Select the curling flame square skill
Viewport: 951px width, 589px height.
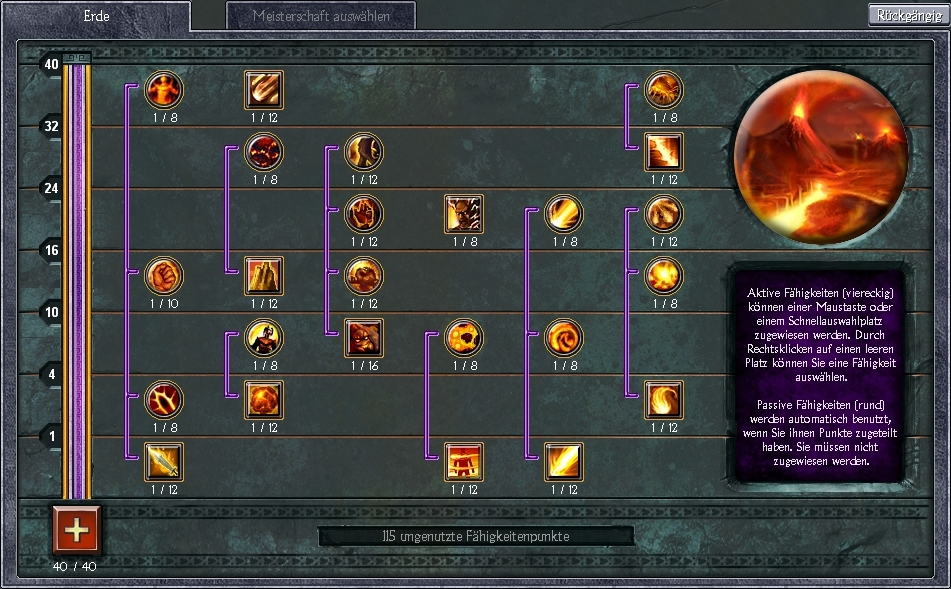coord(664,400)
